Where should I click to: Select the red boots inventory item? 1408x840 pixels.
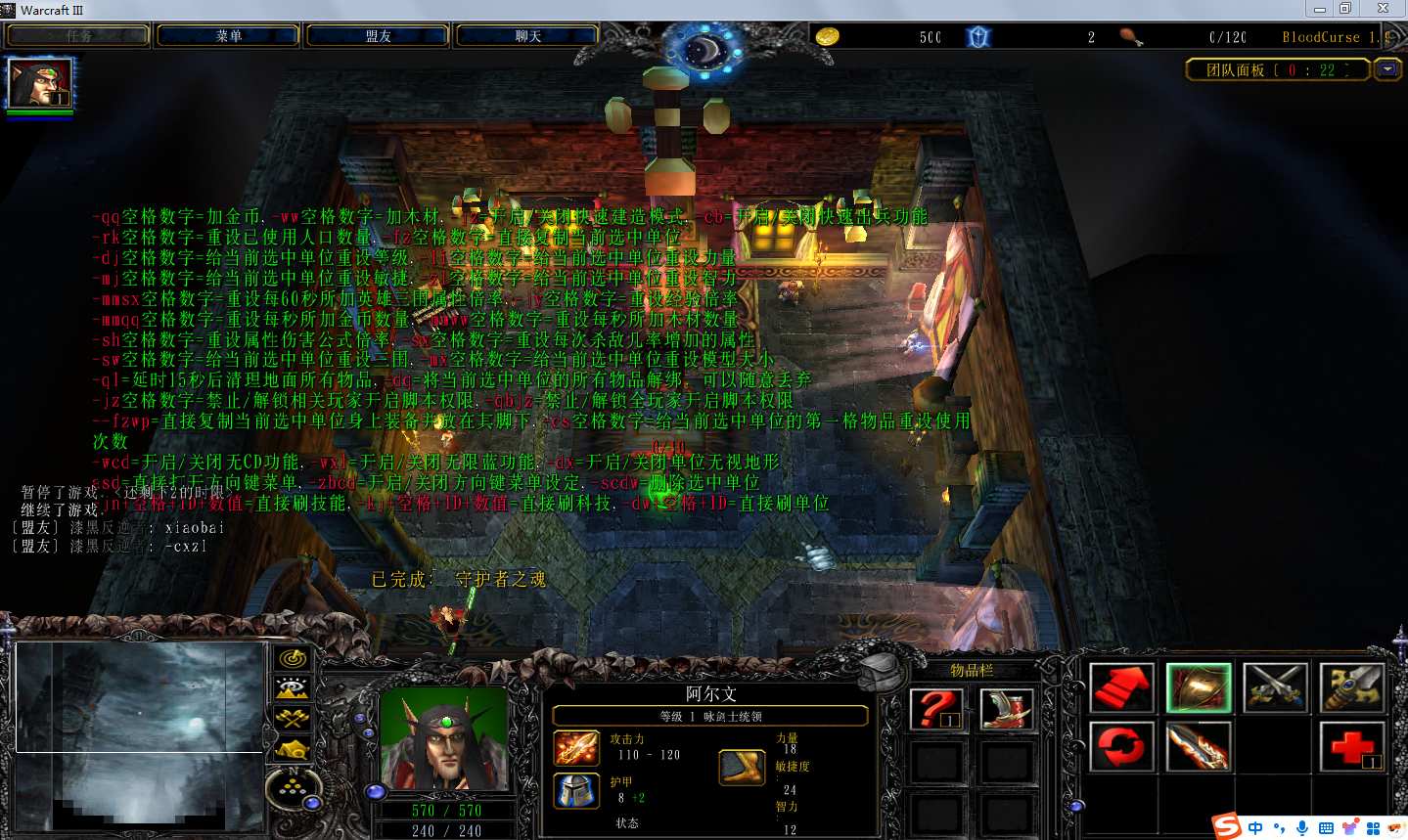click(x=1006, y=709)
